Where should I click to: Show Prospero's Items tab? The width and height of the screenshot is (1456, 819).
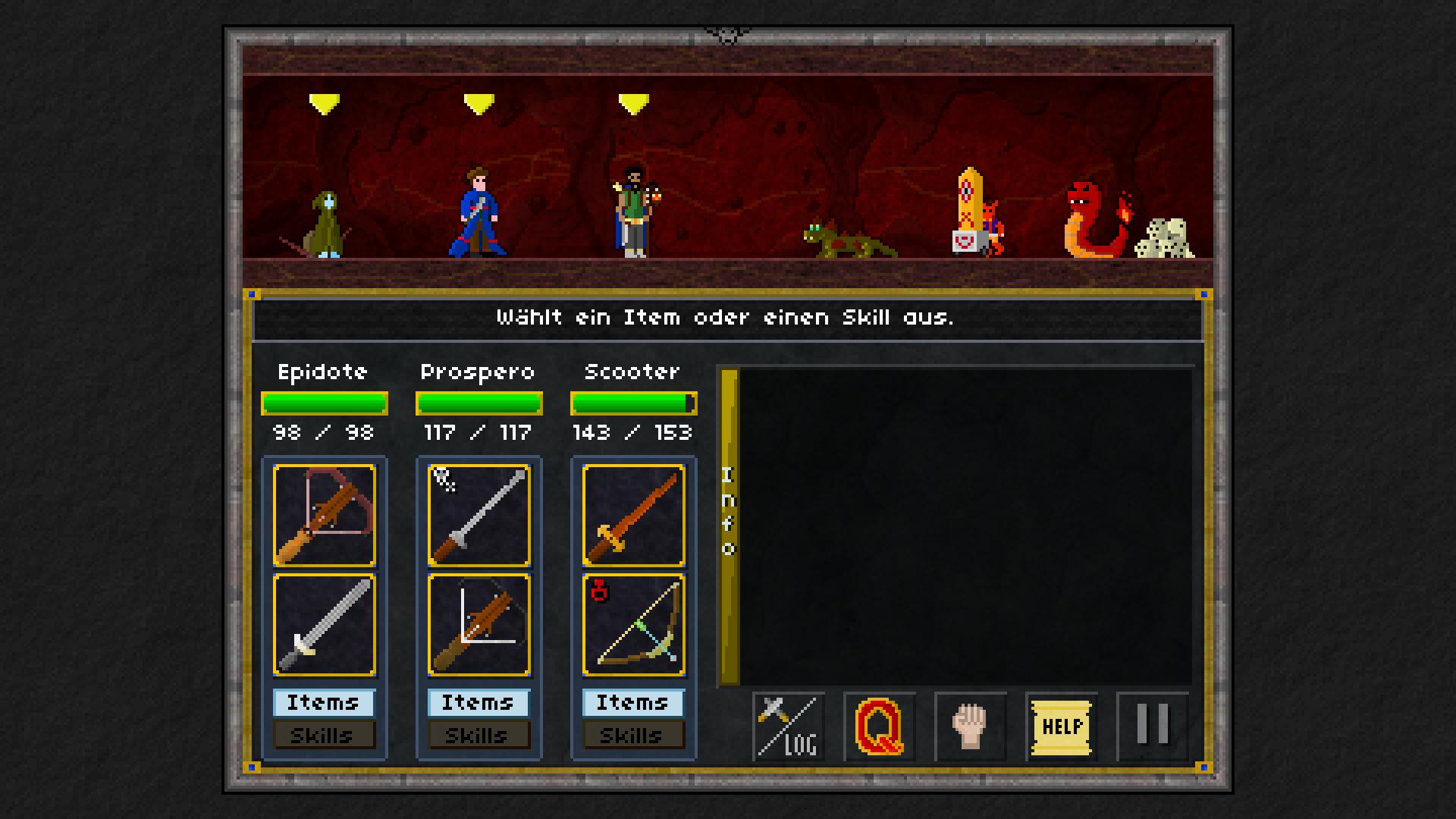click(479, 703)
